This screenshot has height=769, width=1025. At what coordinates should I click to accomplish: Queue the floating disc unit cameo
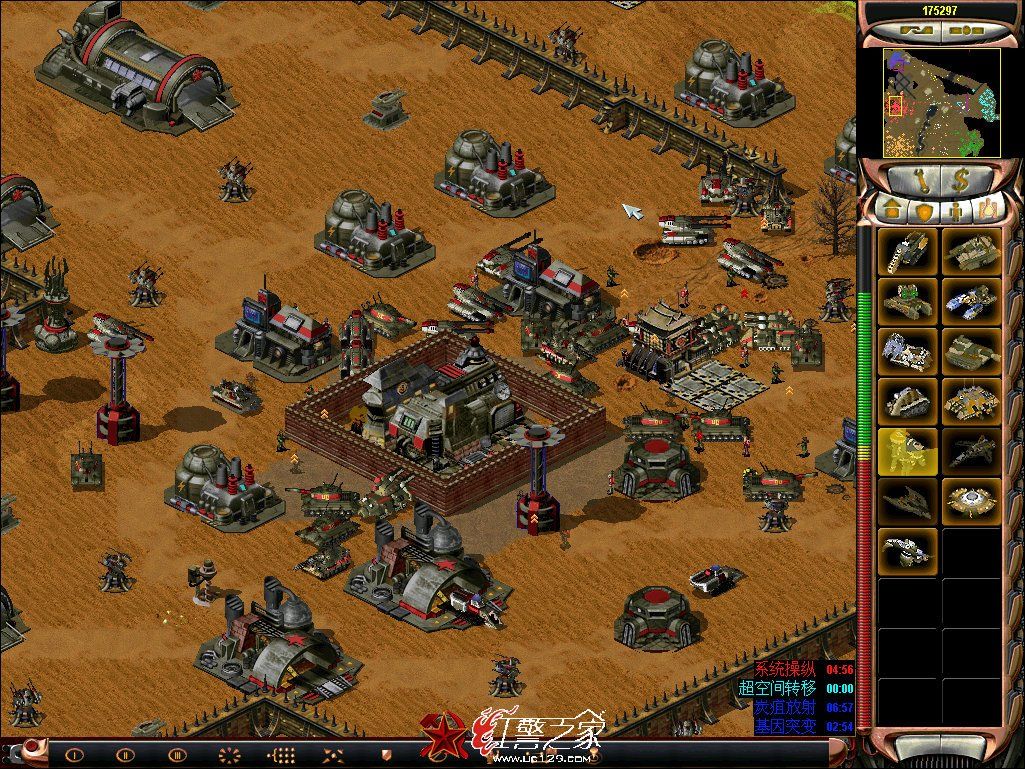coord(970,500)
